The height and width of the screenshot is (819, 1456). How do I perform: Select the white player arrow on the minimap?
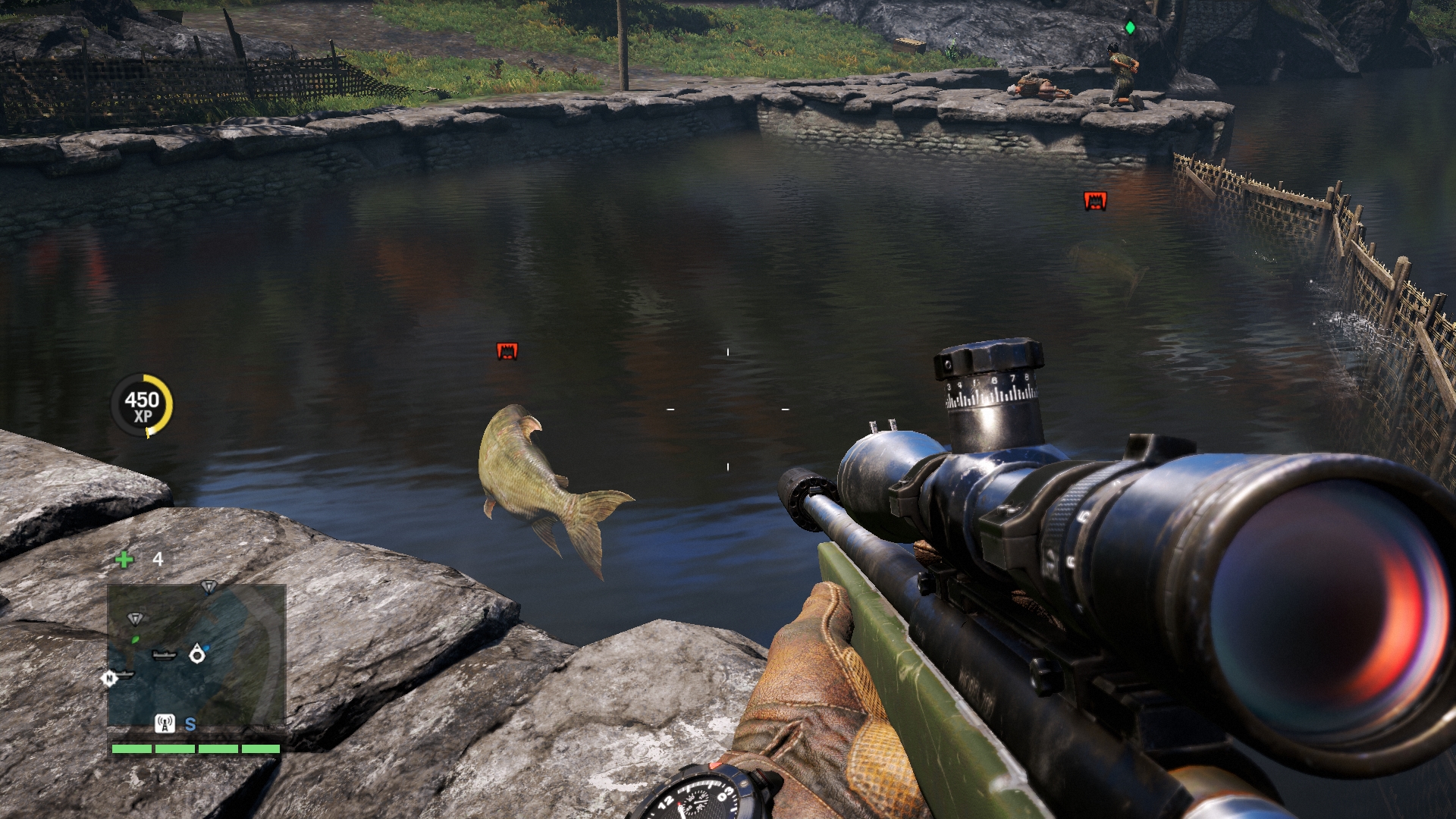(x=197, y=653)
